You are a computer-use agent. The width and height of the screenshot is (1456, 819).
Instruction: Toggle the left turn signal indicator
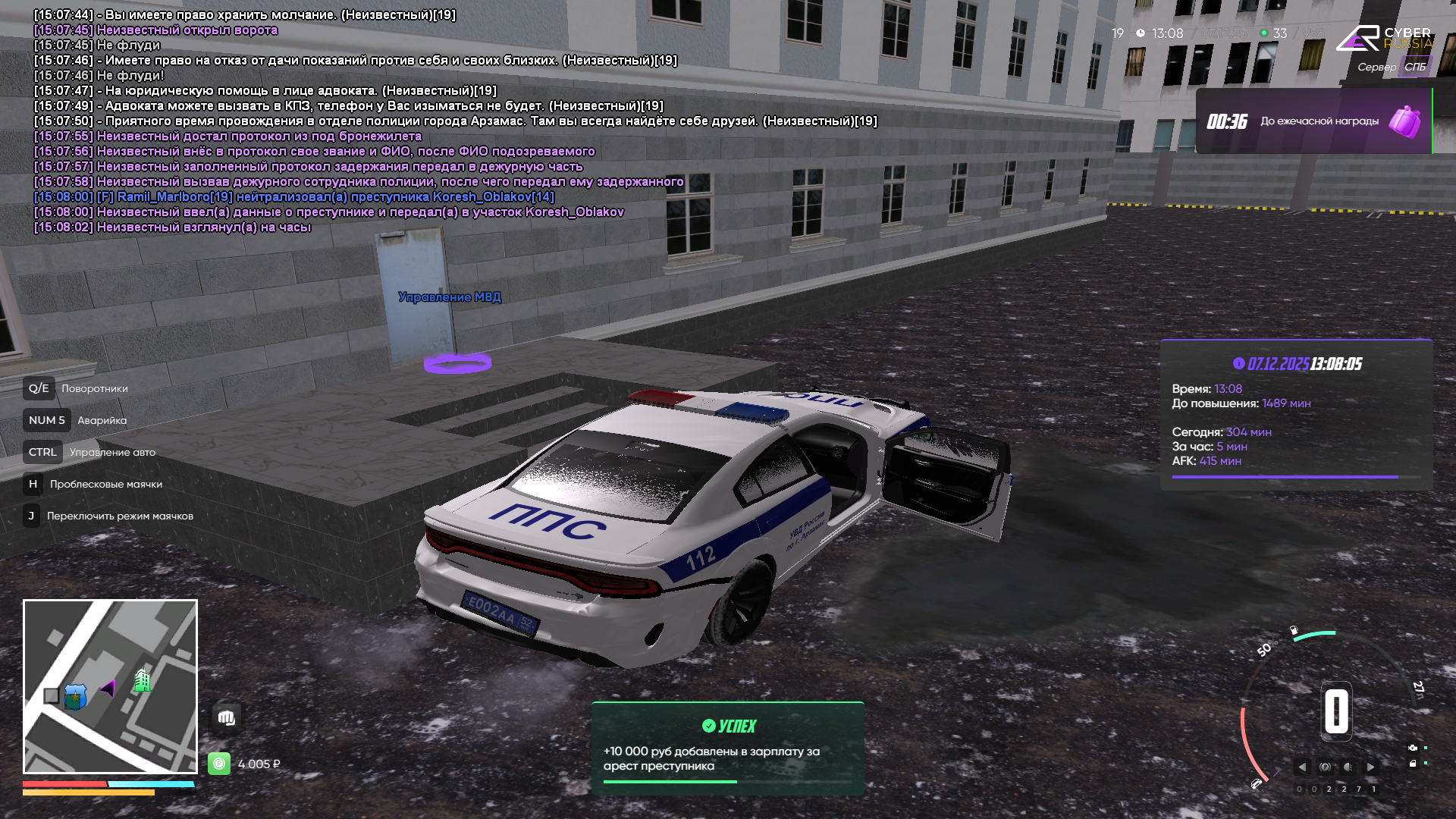point(1302,767)
